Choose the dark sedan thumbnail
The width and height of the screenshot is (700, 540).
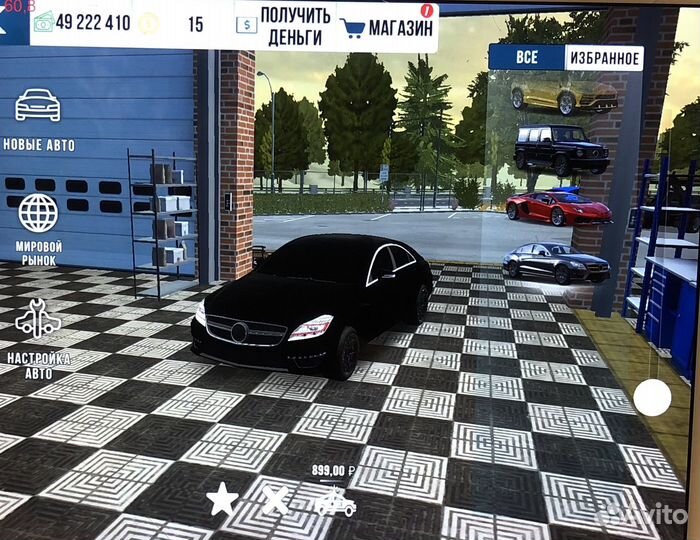click(x=556, y=263)
